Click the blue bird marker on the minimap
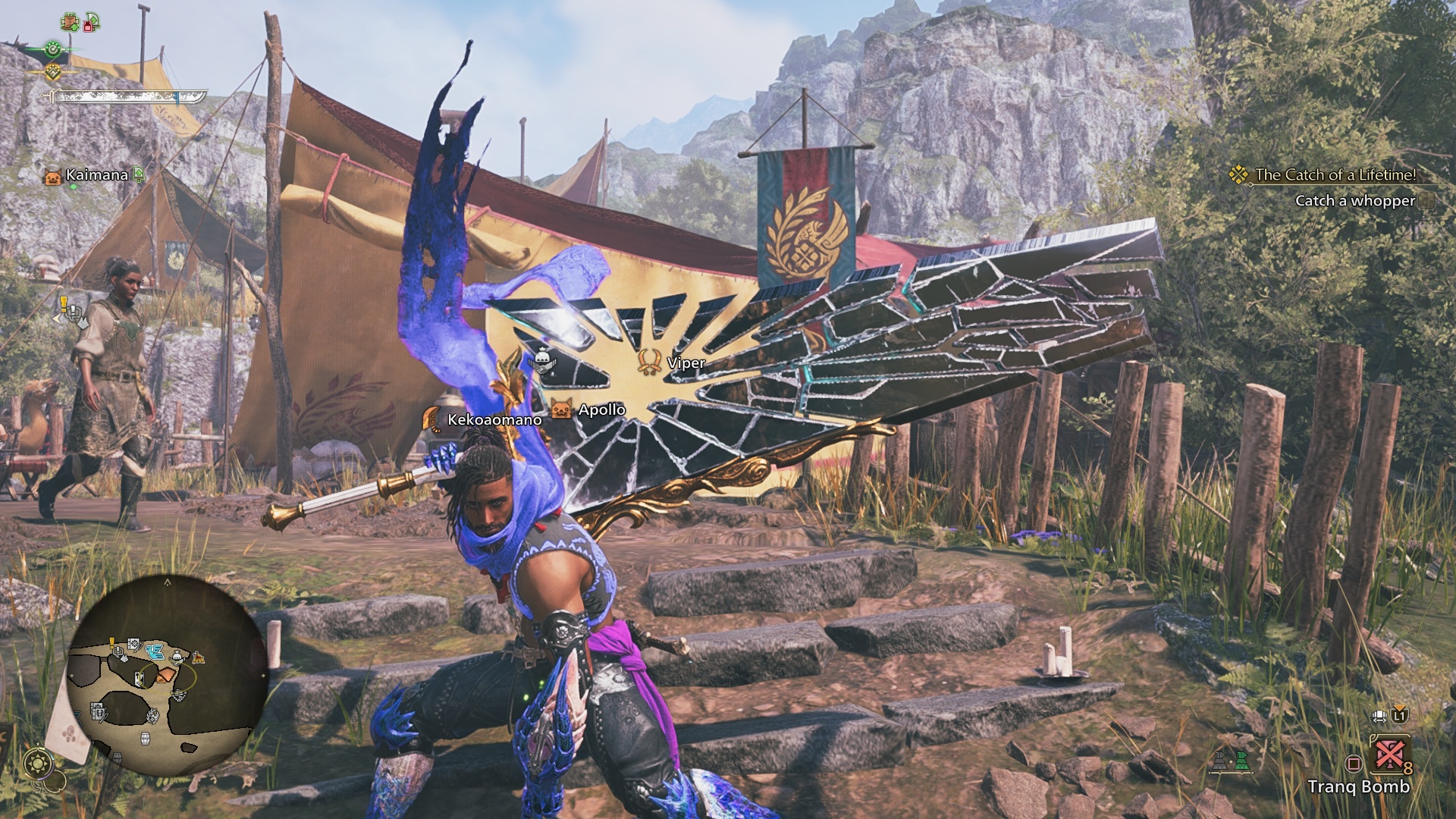 (156, 651)
